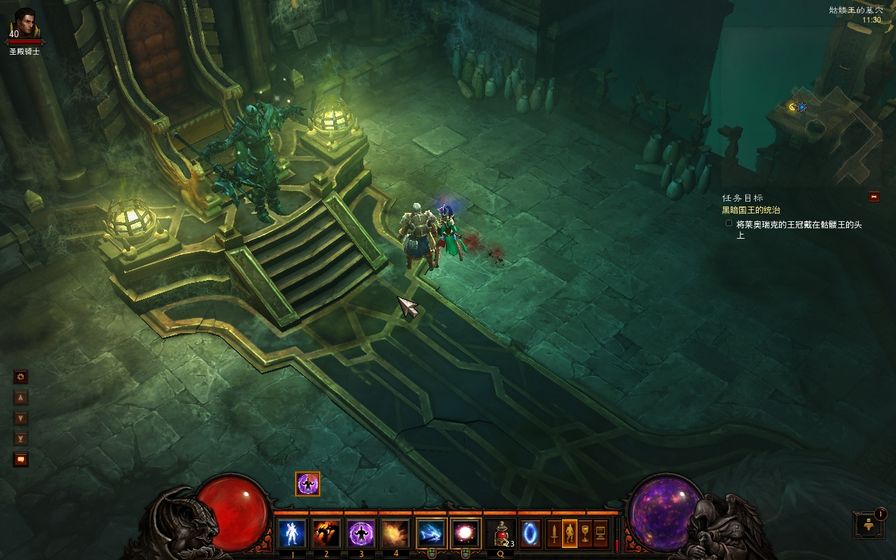Screen dimensions: 896x560
Task: Cast the orange explosion skill in slot 4
Action: point(395,532)
